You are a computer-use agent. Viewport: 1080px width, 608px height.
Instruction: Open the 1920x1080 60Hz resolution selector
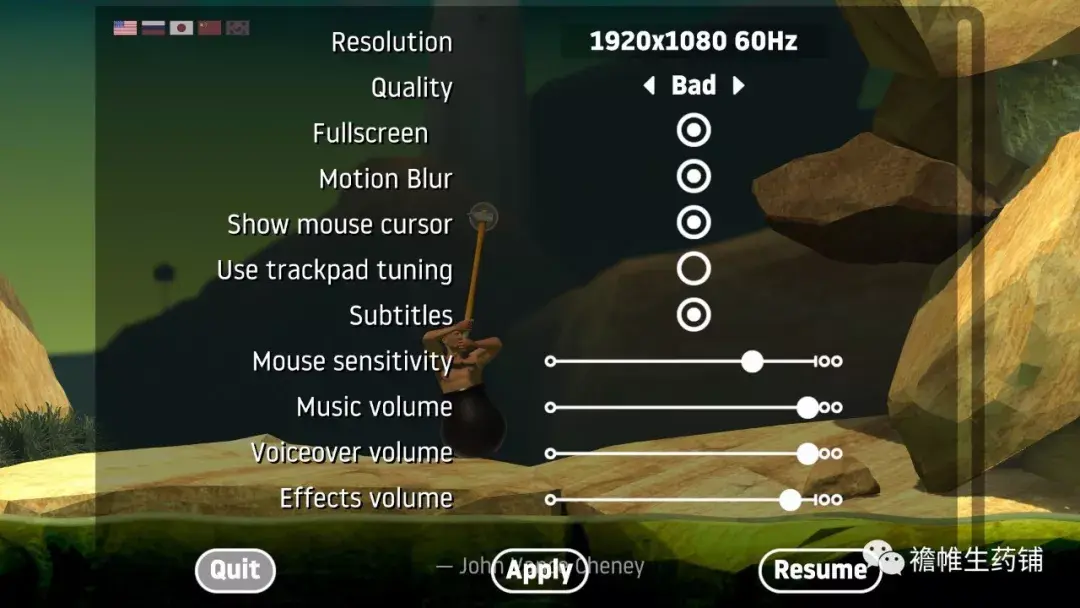693,42
